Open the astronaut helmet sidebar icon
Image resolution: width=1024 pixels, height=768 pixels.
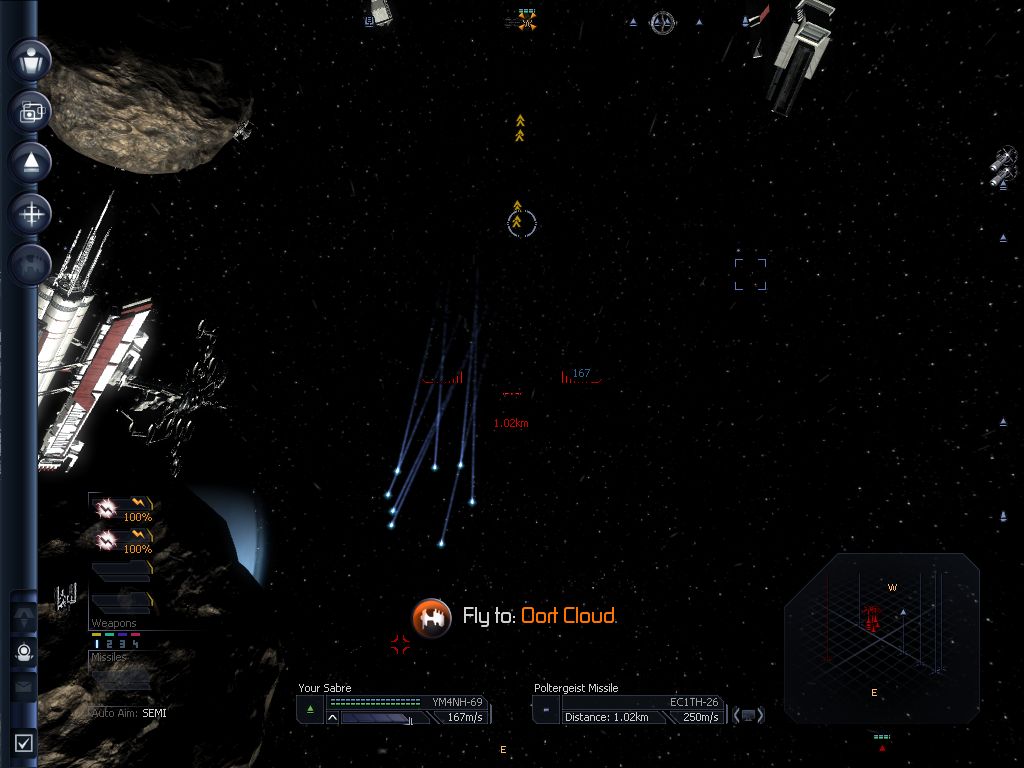click(25, 652)
